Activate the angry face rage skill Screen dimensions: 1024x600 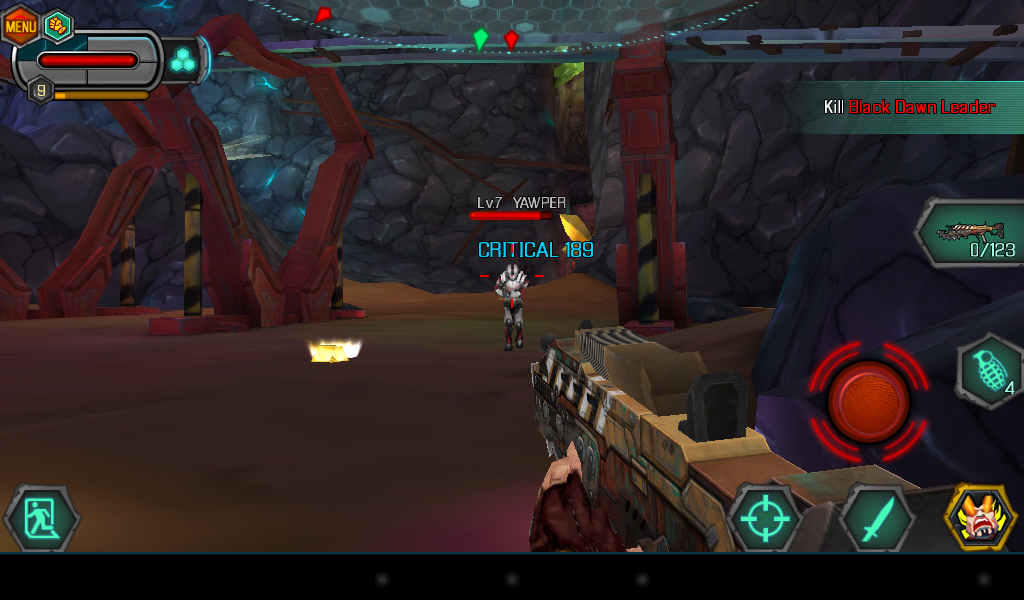click(x=981, y=518)
